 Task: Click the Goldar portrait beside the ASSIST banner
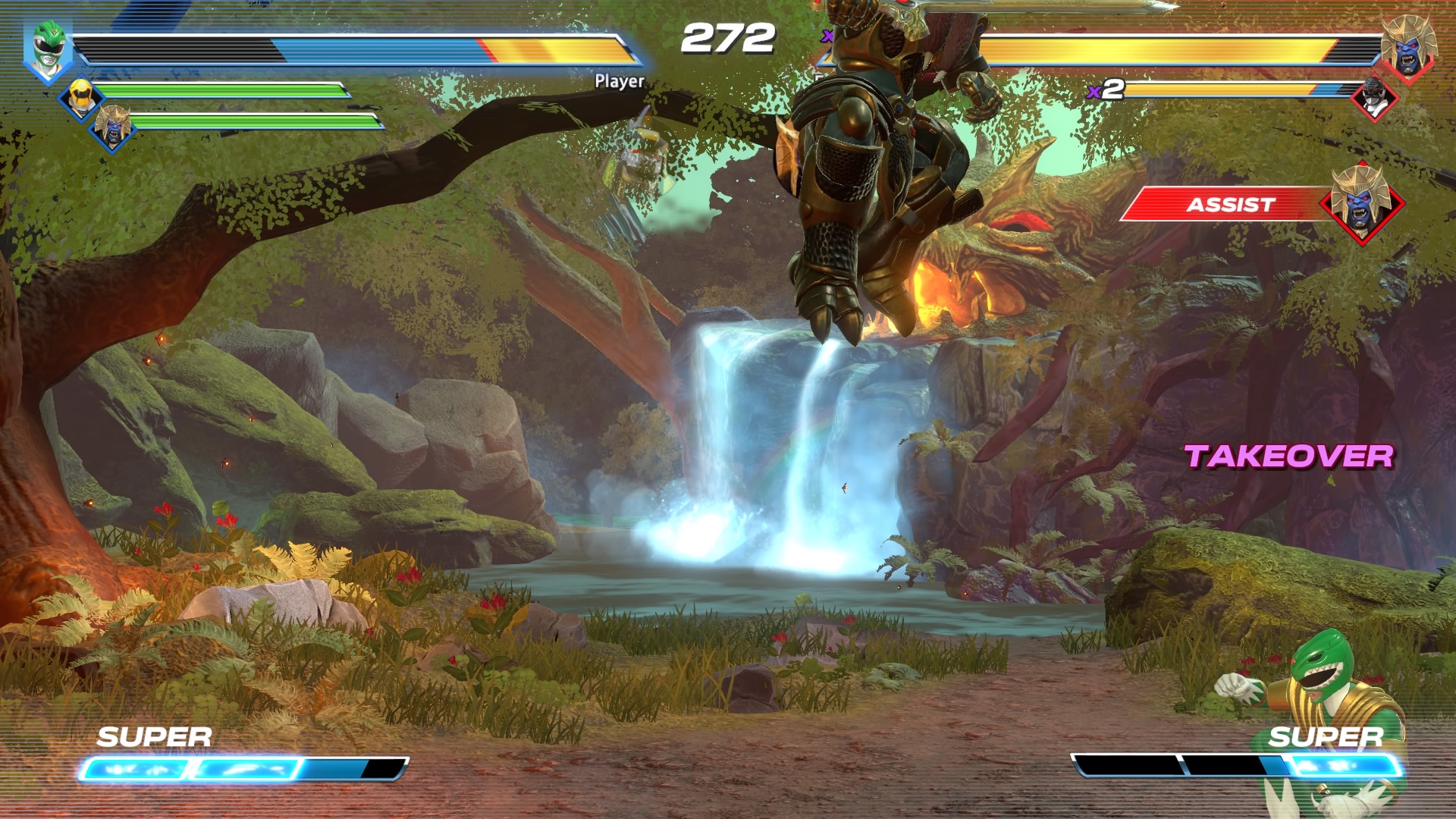(1362, 202)
